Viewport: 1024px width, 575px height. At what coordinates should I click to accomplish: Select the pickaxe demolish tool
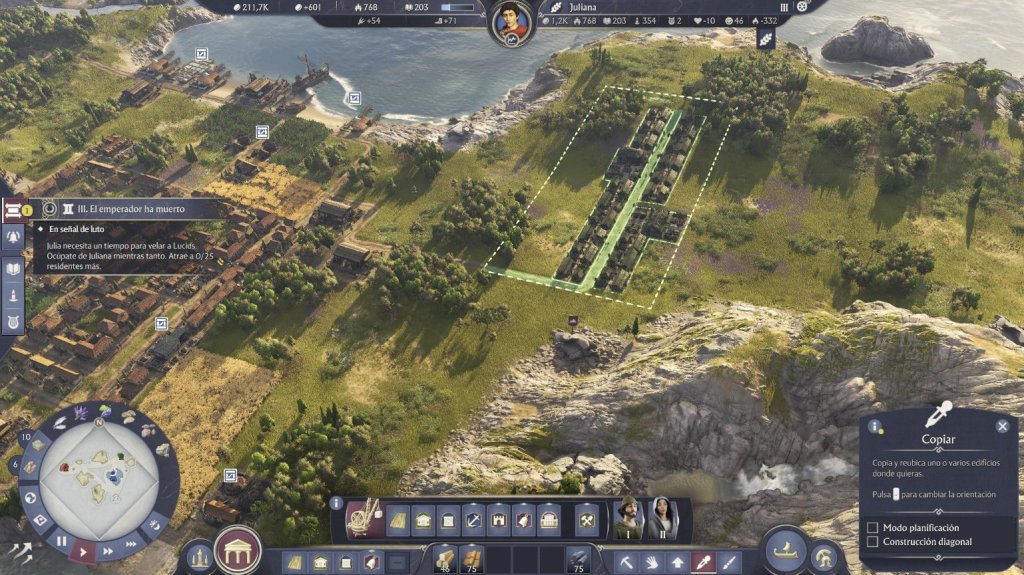627,562
